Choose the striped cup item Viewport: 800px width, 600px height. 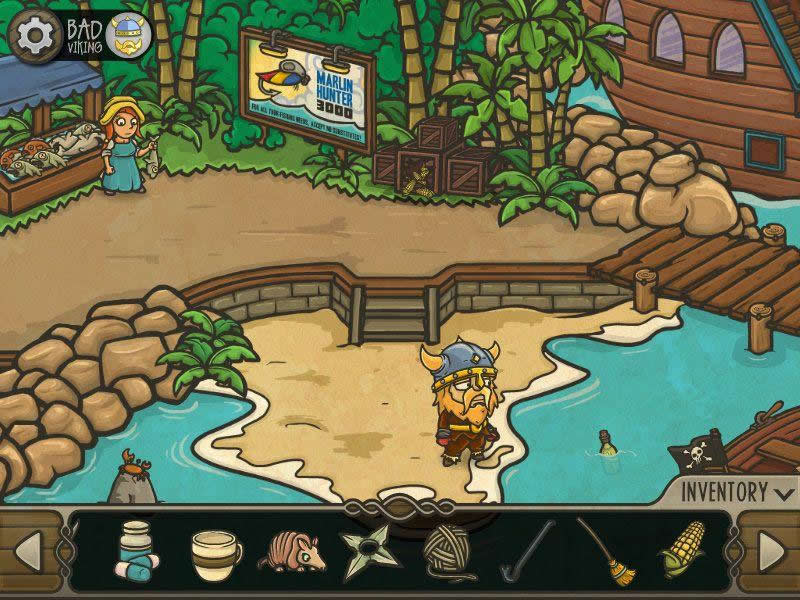215,551
